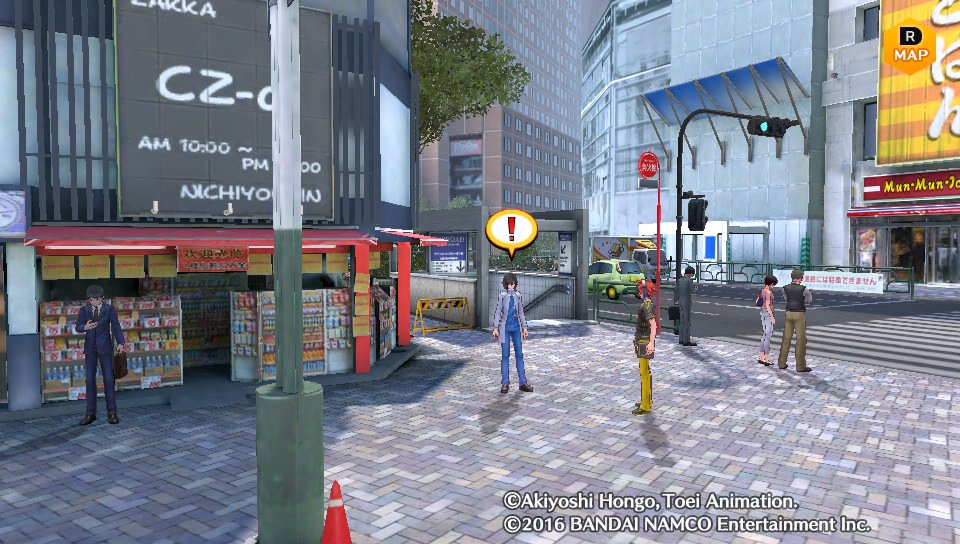Select the exclamation mark speech bubble
The height and width of the screenshot is (544, 960).
pyautogui.click(x=511, y=231)
